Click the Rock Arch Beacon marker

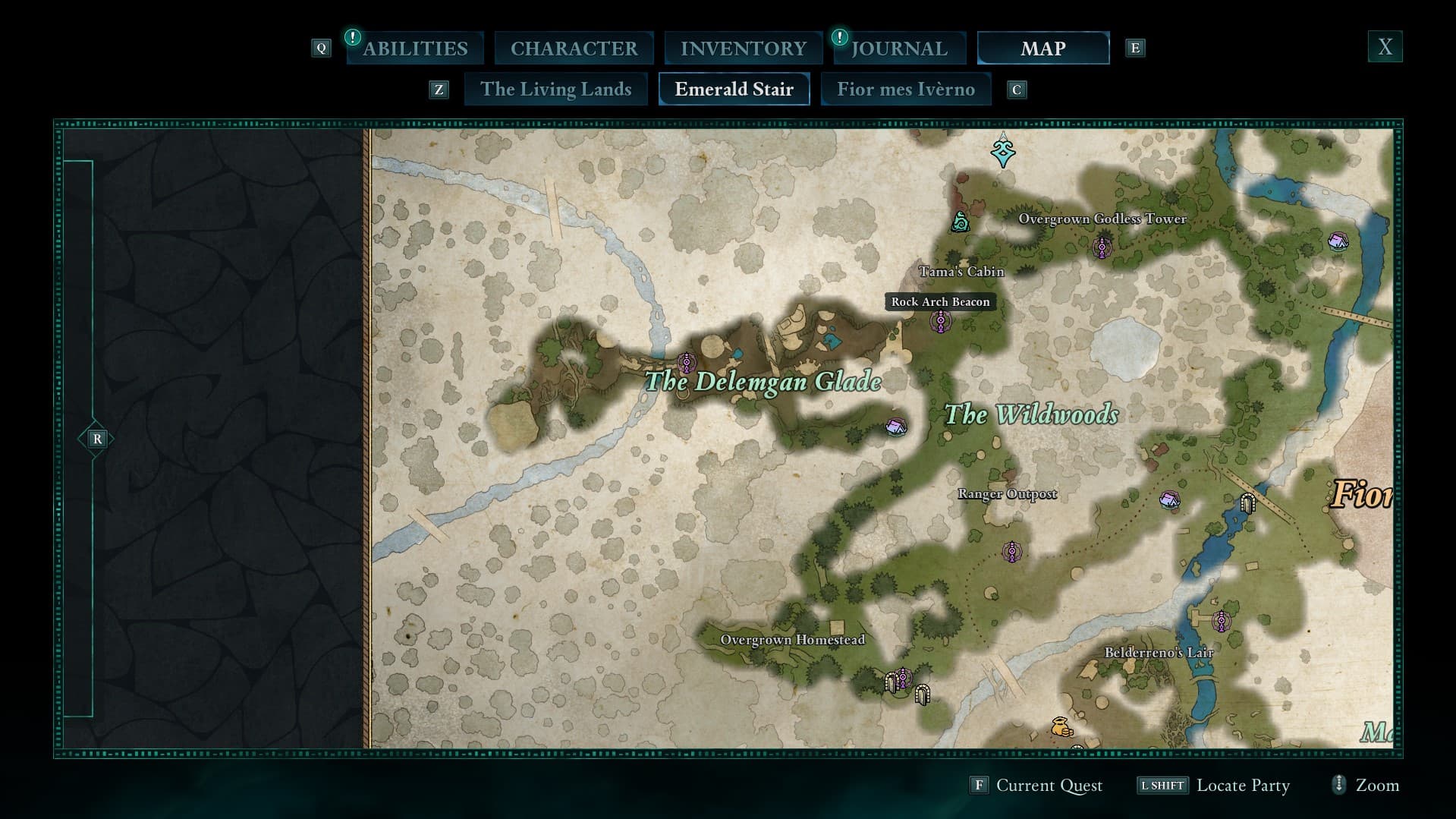tap(941, 323)
